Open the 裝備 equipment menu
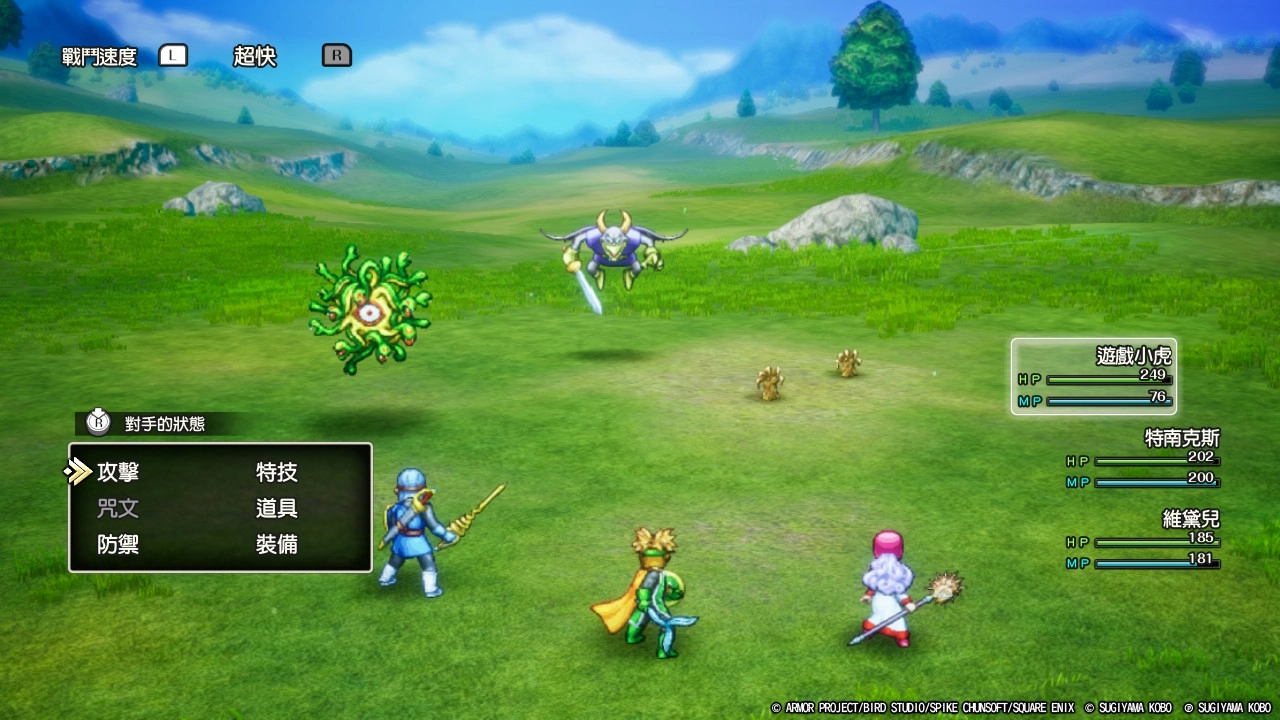Image resolution: width=1280 pixels, height=720 pixels. click(x=276, y=545)
